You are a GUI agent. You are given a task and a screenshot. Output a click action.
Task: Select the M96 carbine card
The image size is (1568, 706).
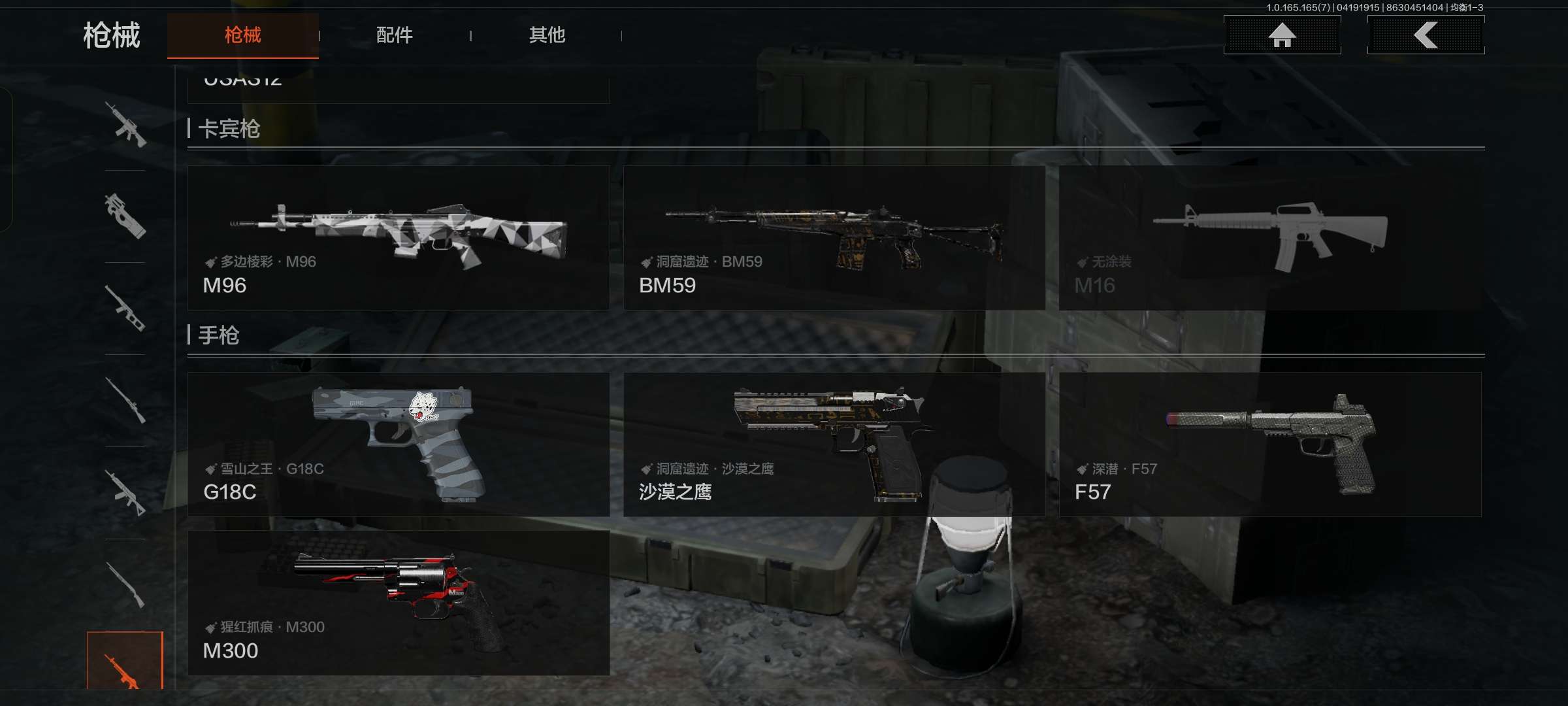coord(399,235)
